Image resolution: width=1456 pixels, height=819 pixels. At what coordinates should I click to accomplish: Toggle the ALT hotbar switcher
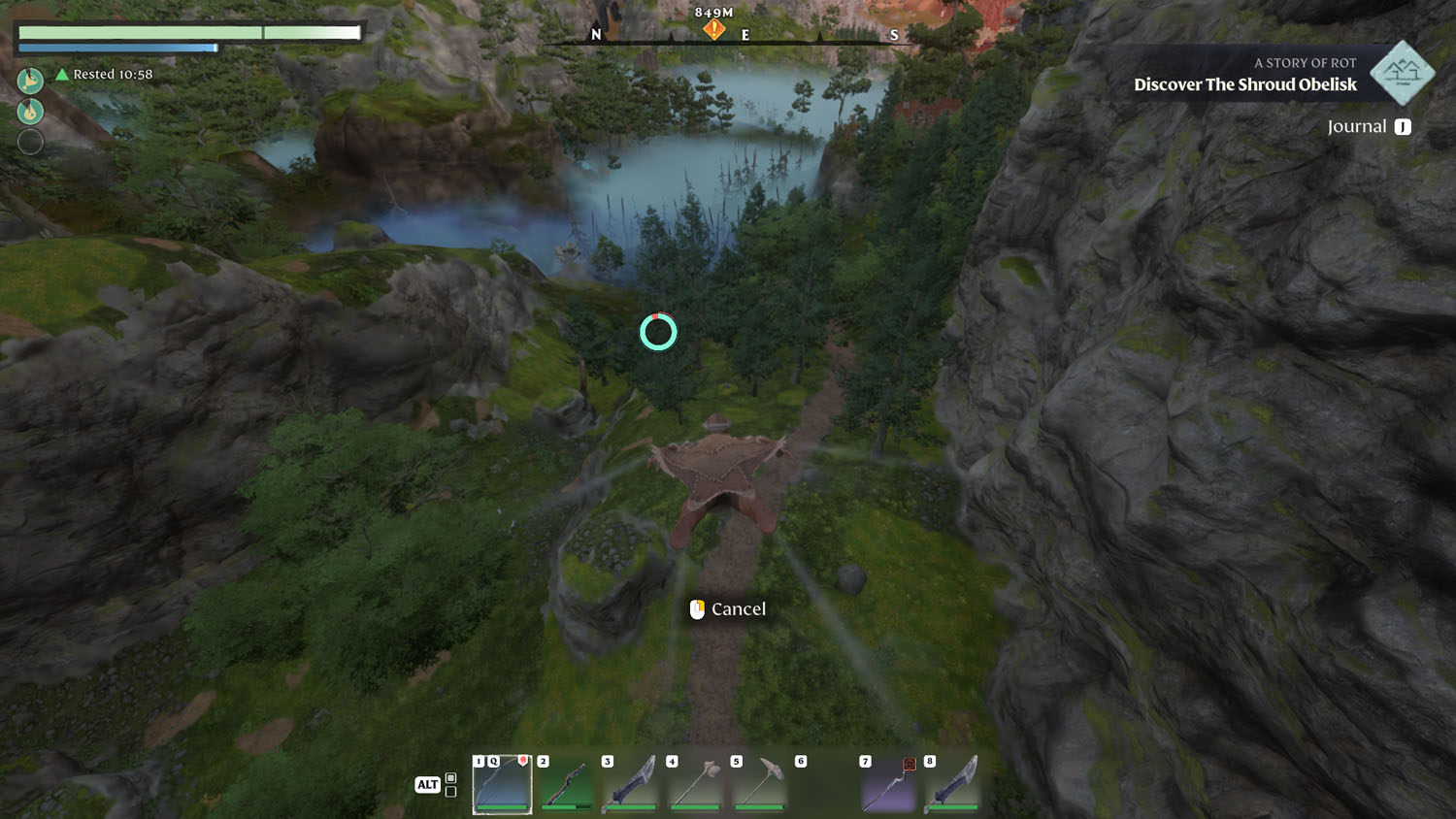pos(428,784)
